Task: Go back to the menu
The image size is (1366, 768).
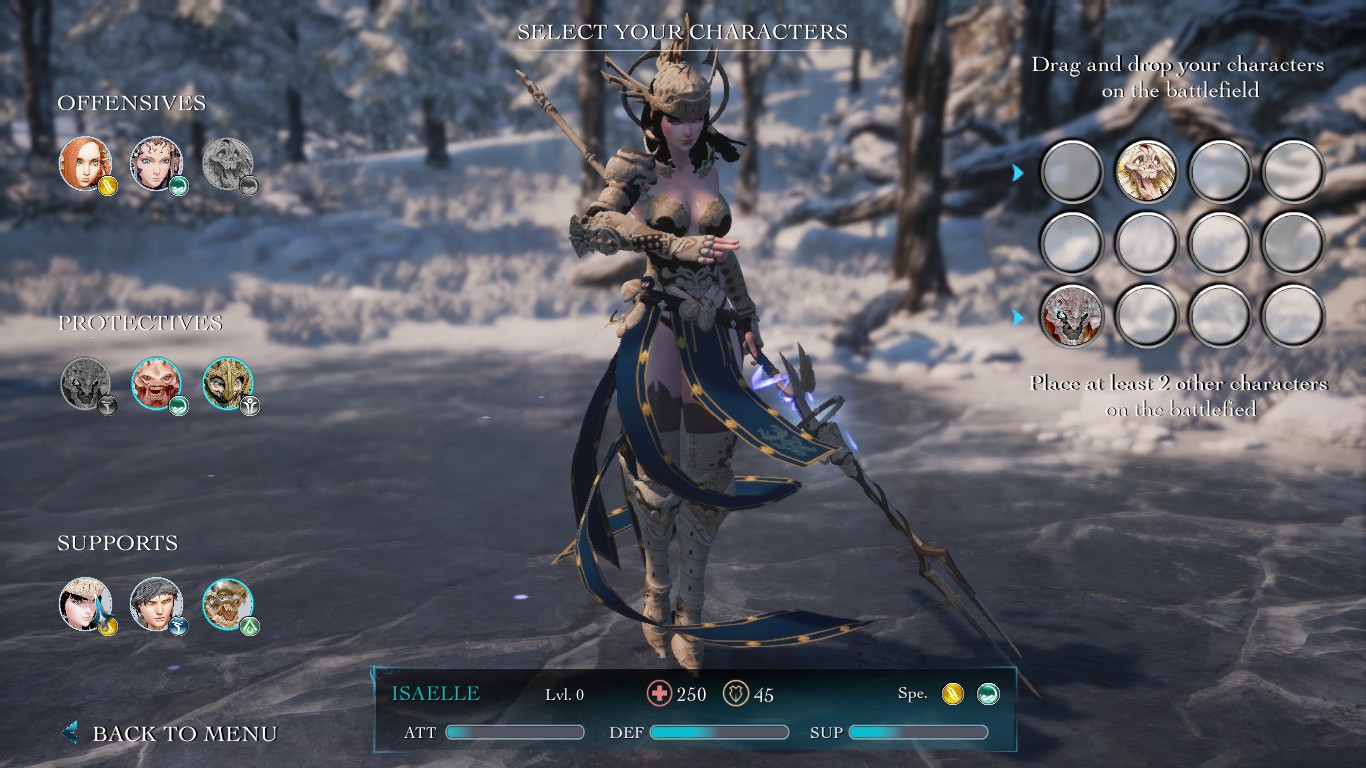Action: pyautogui.click(x=172, y=733)
